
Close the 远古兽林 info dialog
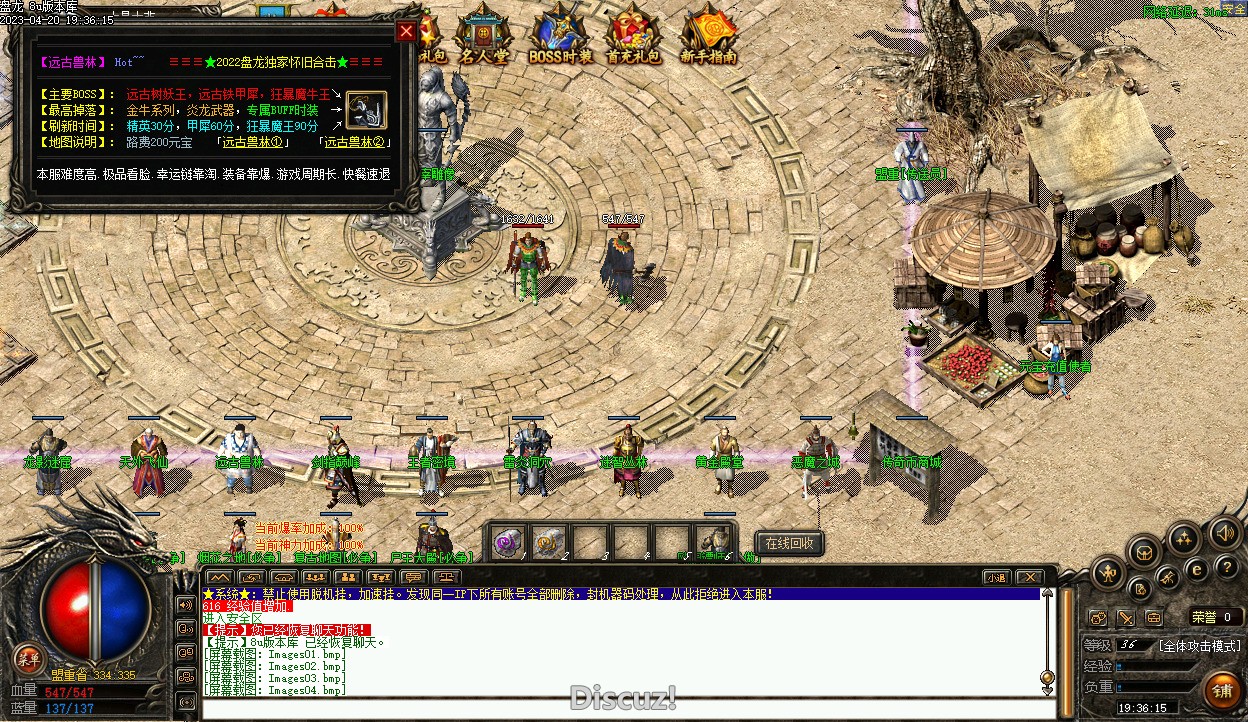[406, 31]
